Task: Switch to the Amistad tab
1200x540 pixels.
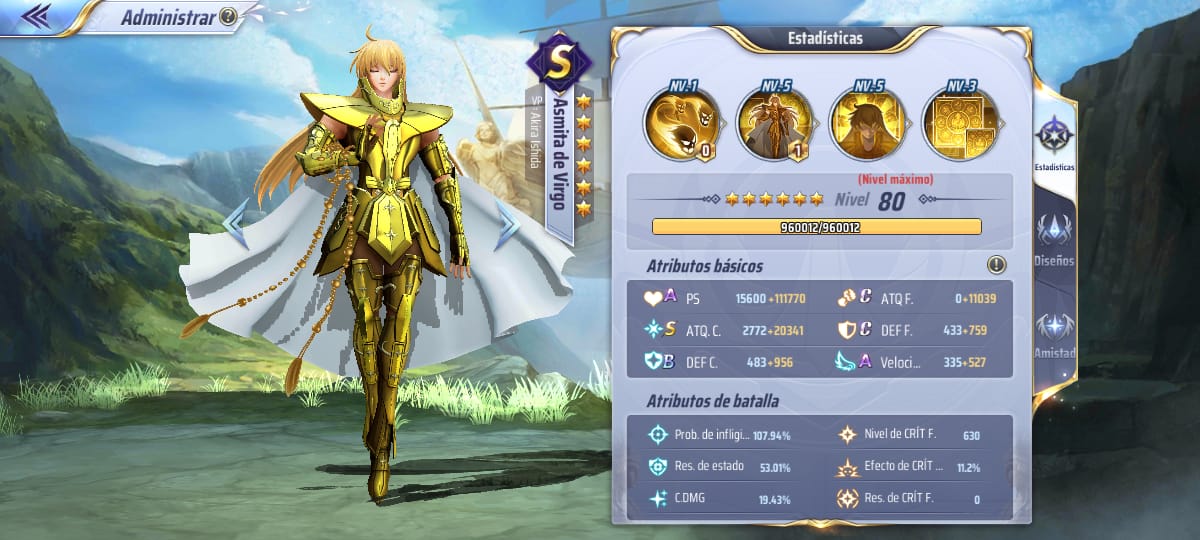Action: [1054, 335]
